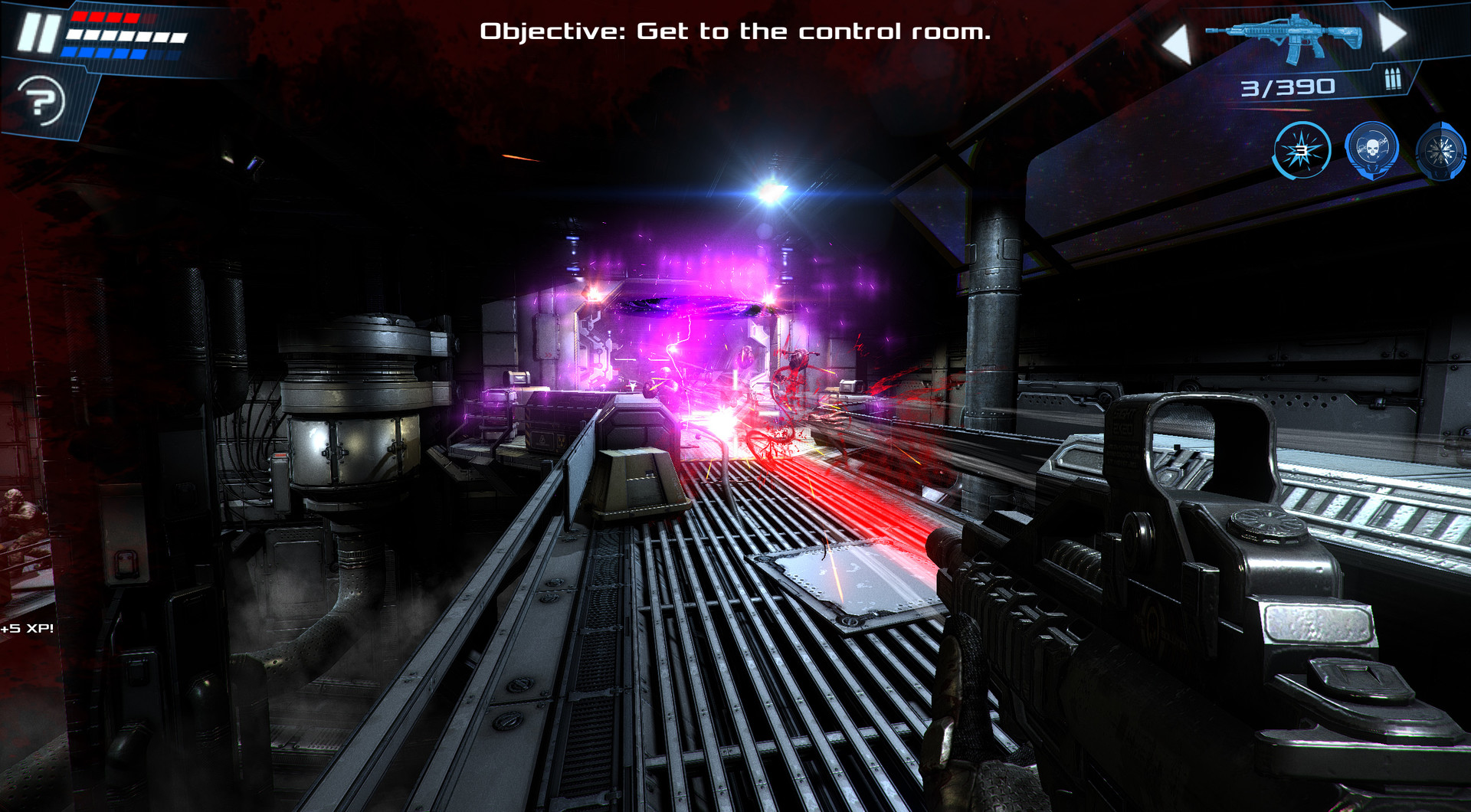Tap the reload ammo icon
The image size is (1471, 812).
point(1393,79)
